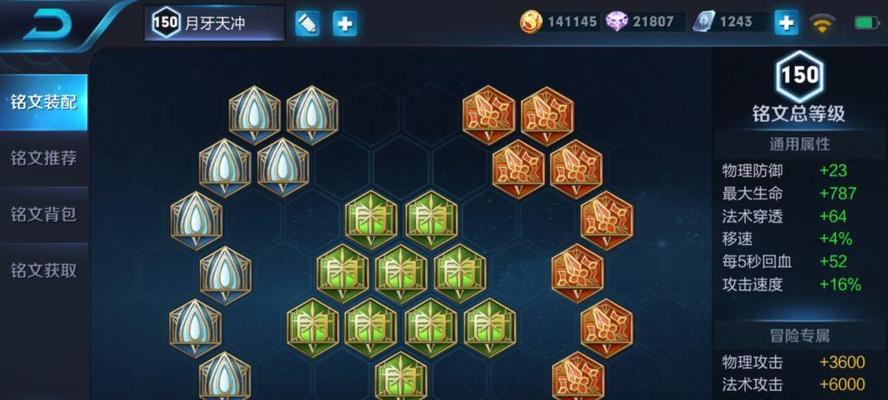Open the 月牙天冲 rune page selector

(x=215, y=22)
